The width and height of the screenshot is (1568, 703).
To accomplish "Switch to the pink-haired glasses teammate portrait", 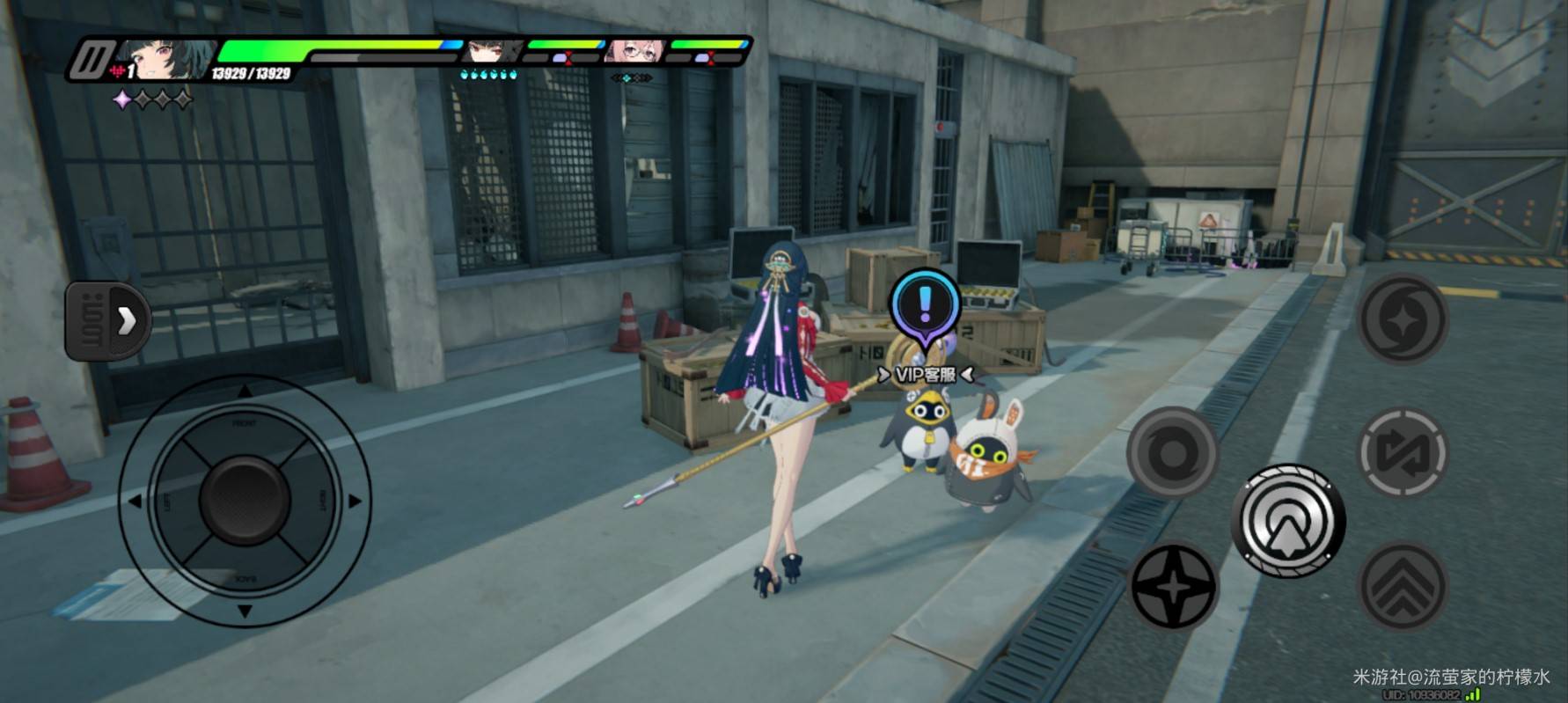I will pyautogui.click(x=634, y=51).
